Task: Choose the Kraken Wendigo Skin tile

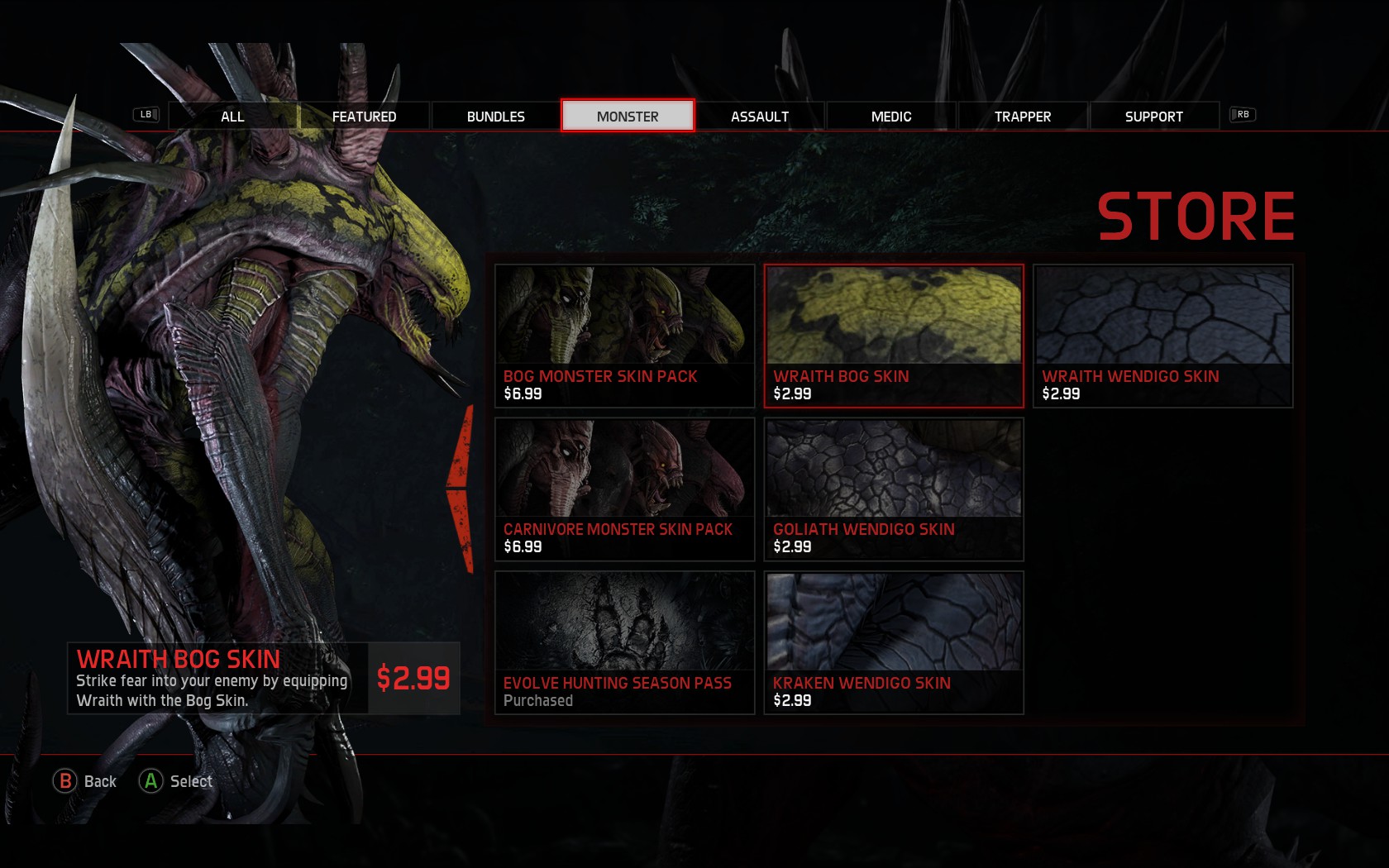Action: tap(893, 642)
